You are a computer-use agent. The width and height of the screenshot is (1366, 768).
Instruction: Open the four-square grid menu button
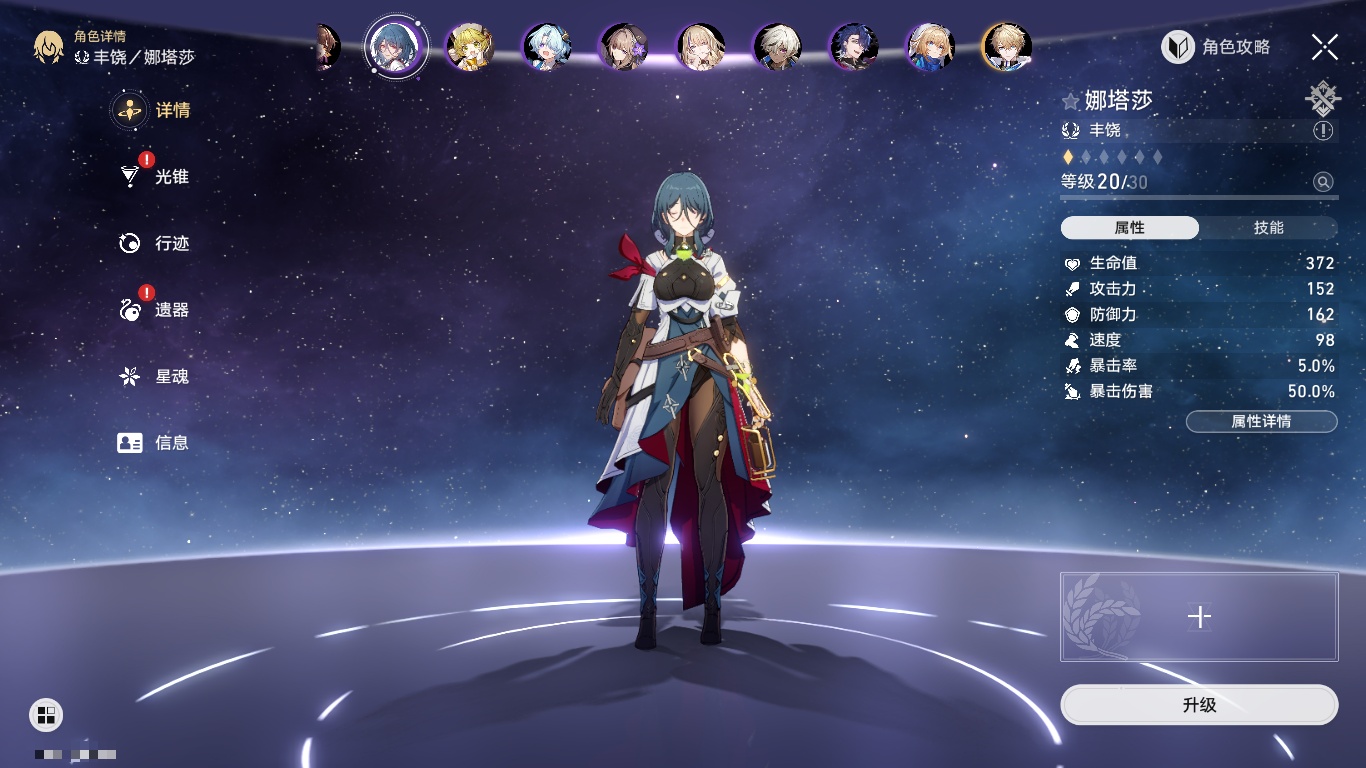pyautogui.click(x=46, y=714)
